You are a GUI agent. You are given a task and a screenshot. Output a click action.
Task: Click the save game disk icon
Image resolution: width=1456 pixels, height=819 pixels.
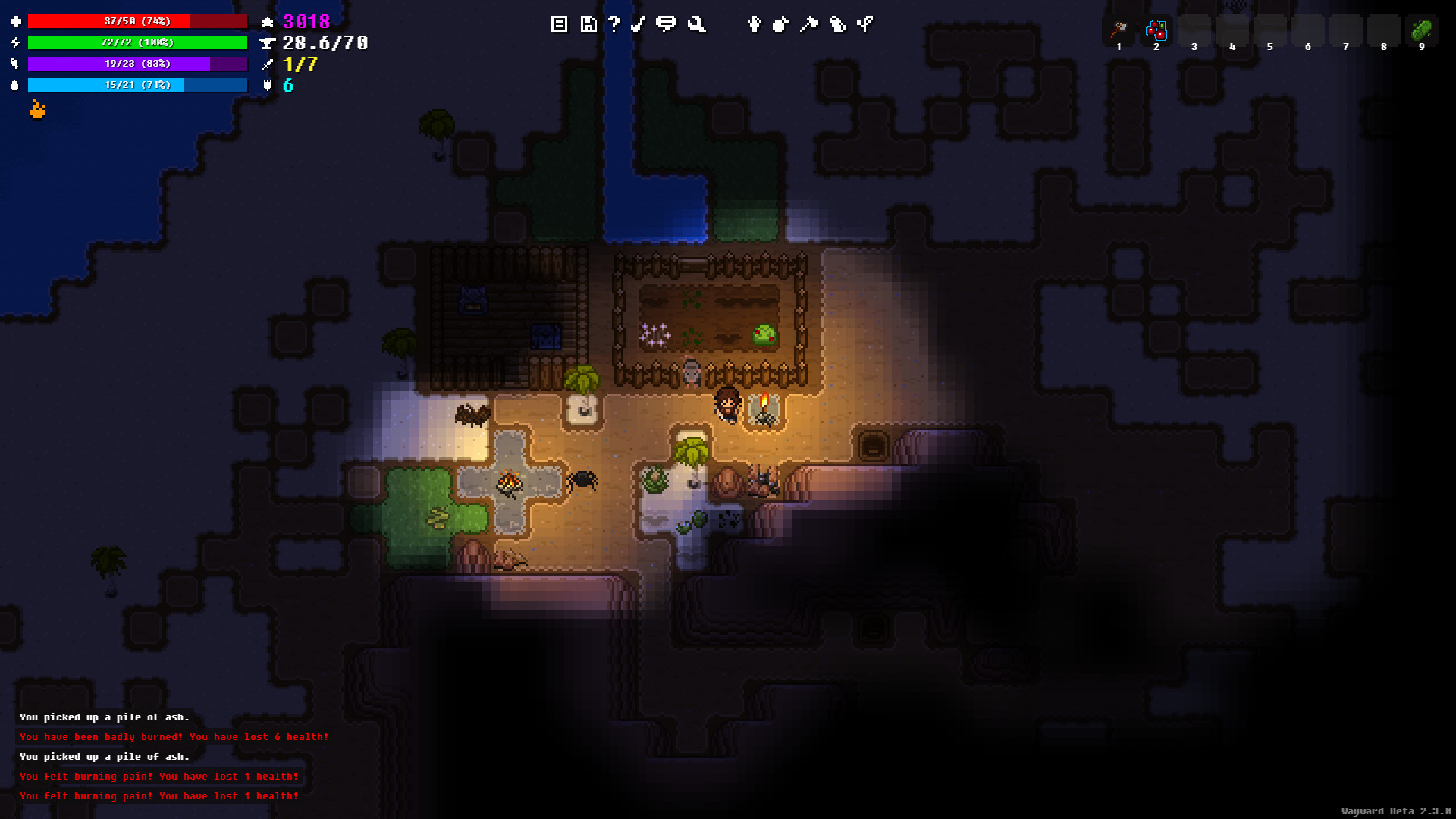pos(588,24)
